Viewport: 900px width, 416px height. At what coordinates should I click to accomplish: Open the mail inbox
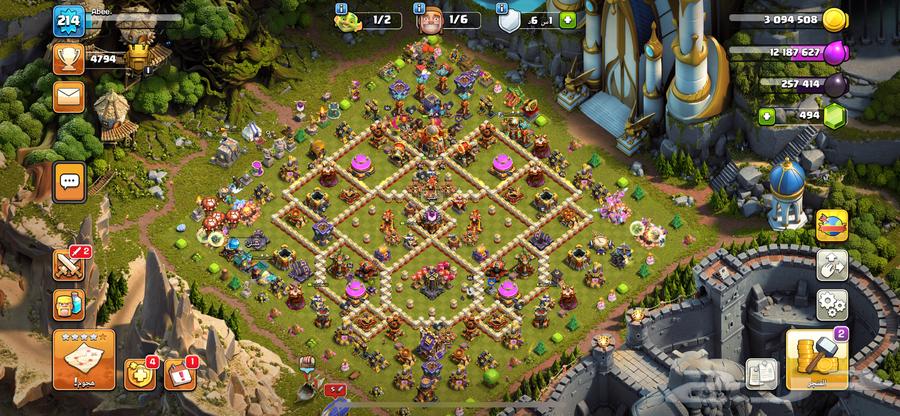click(68, 97)
